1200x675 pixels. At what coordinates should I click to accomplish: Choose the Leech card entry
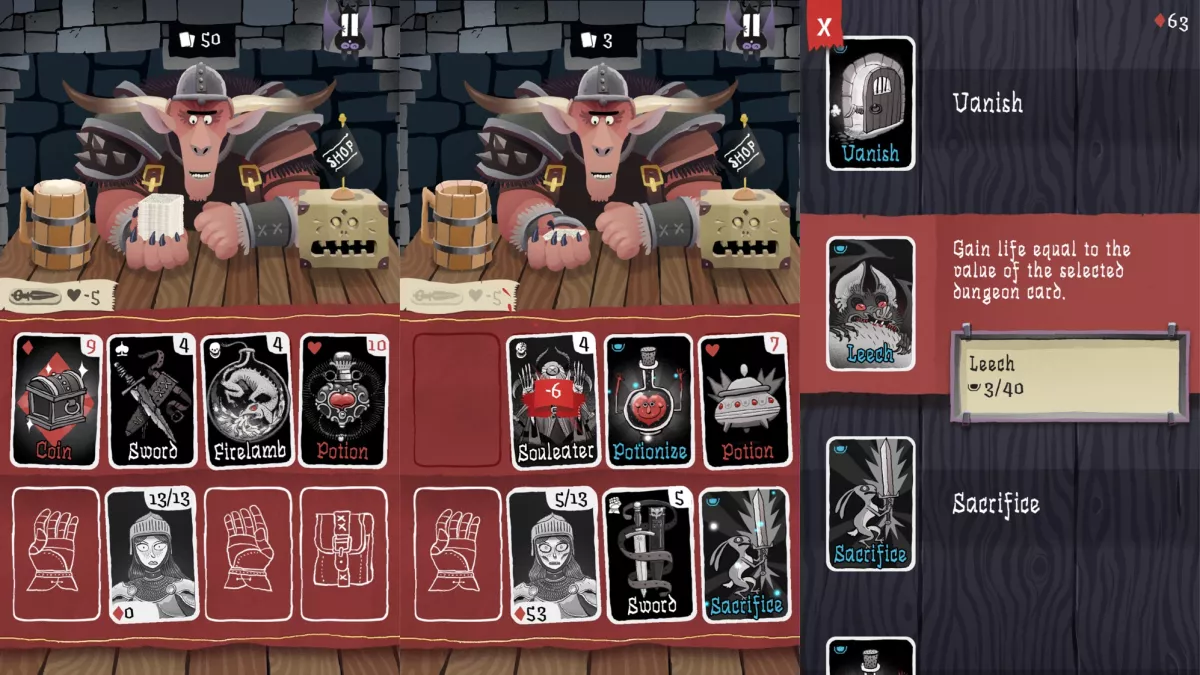tap(870, 303)
